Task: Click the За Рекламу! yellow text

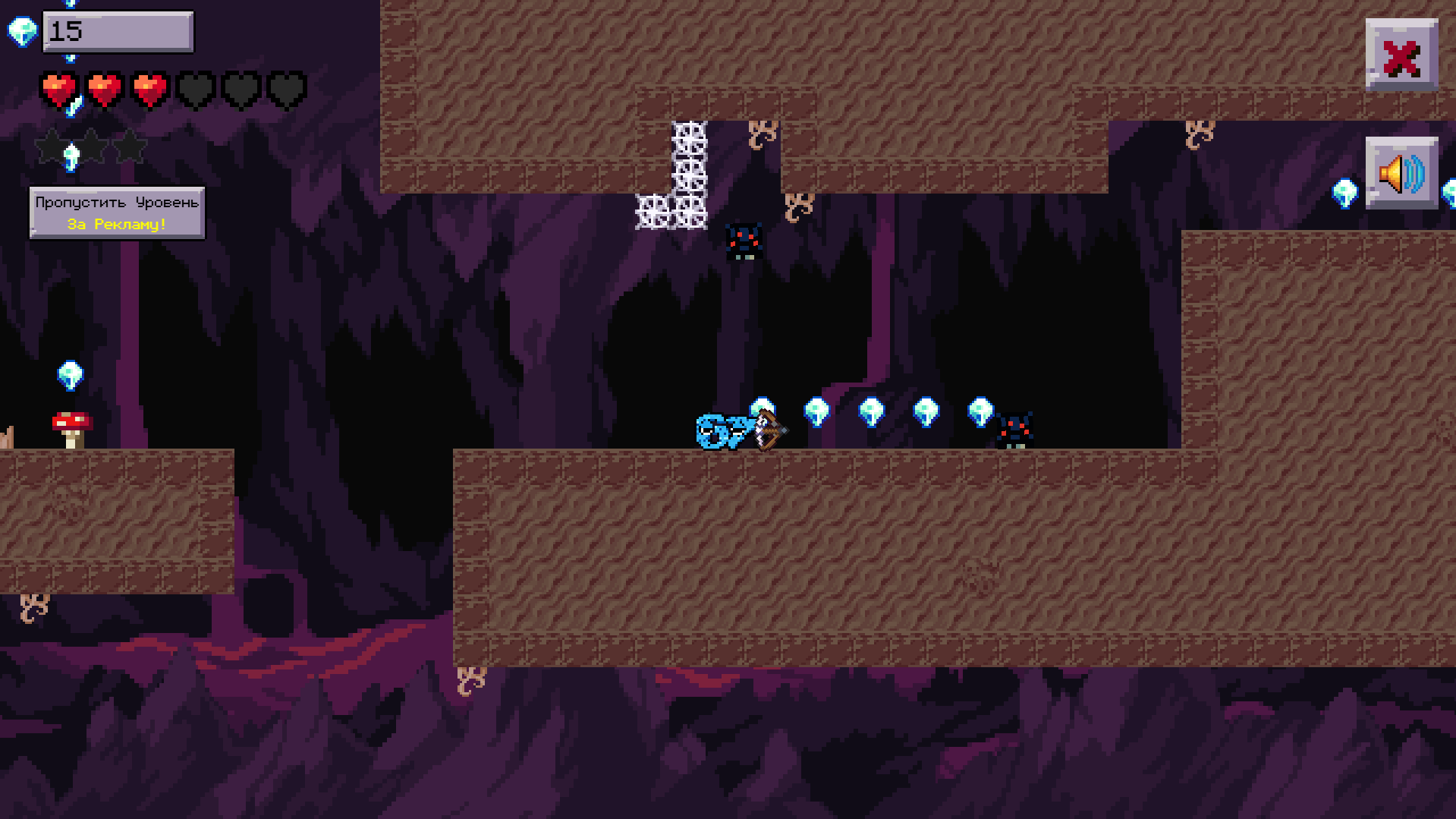Action: click(x=115, y=225)
